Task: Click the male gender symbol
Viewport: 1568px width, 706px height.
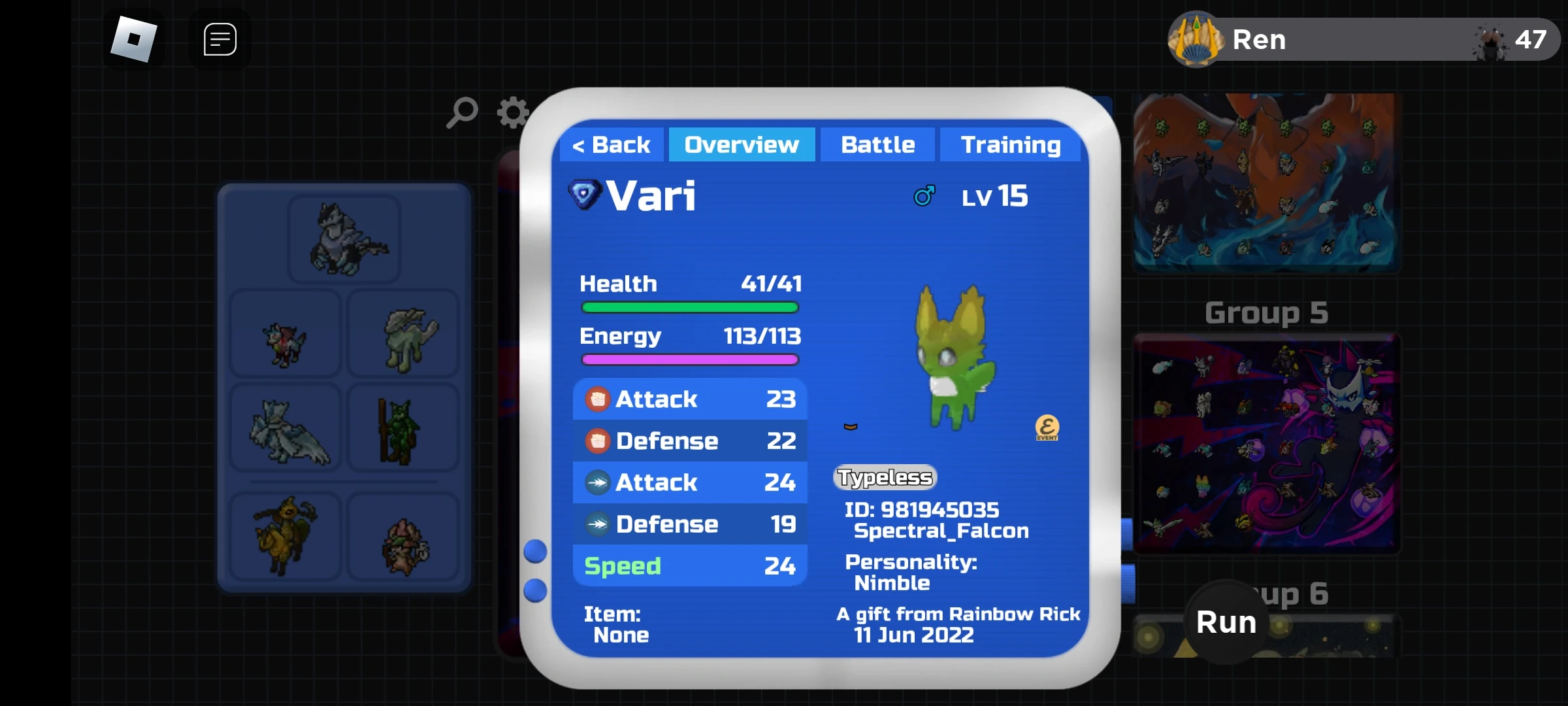Action: [924, 194]
